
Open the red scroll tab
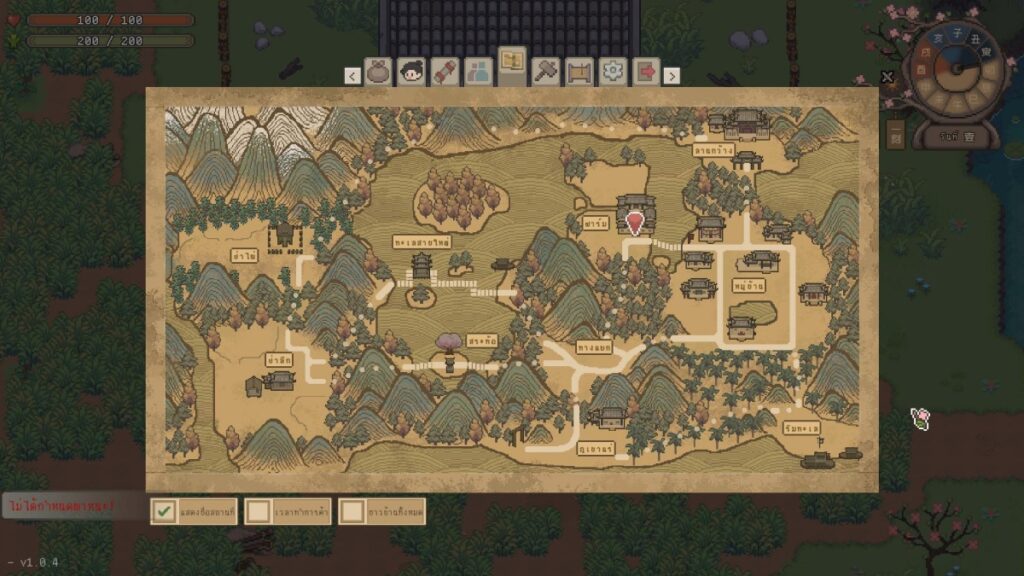445,72
